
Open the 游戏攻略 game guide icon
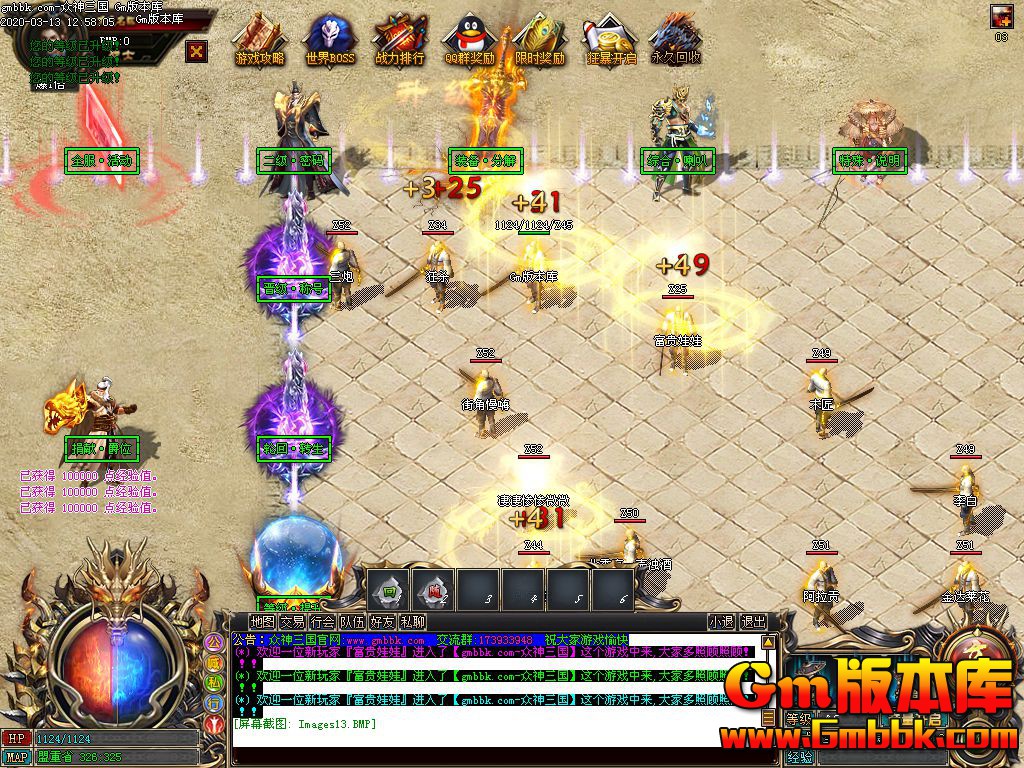260,40
